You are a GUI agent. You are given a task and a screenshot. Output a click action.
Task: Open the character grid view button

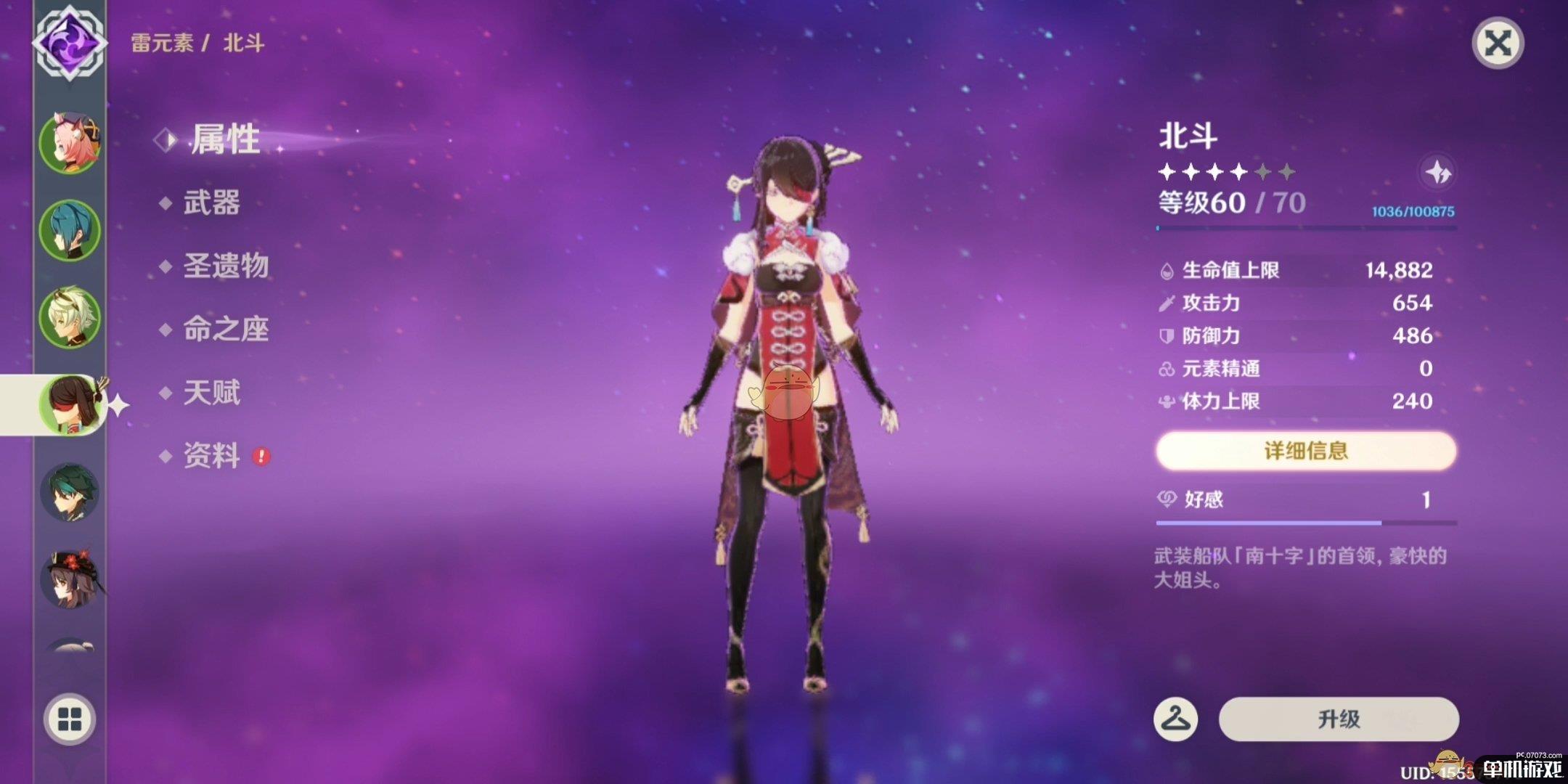pyautogui.click(x=70, y=720)
